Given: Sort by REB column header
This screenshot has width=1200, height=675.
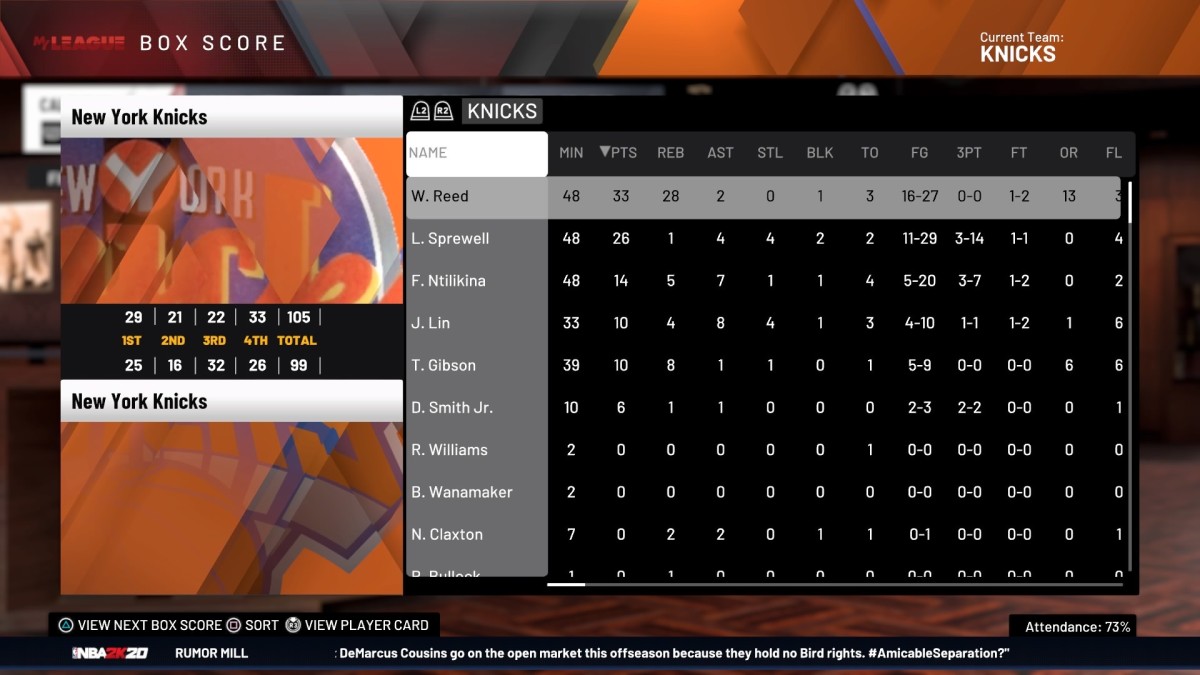Looking at the screenshot, I should click(670, 153).
